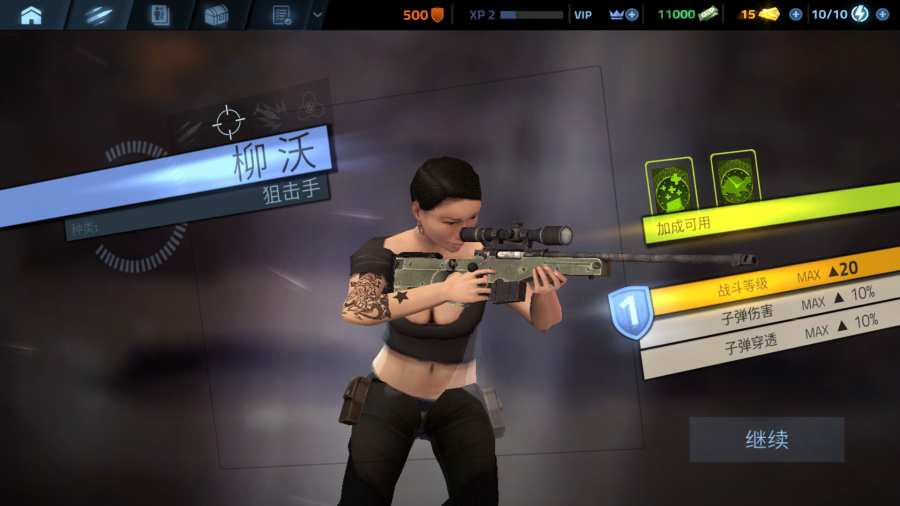900x506 pixels.
Task: Expand the top bar dropdown arrow
Action: pyautogui.click(x=318, y=14)
